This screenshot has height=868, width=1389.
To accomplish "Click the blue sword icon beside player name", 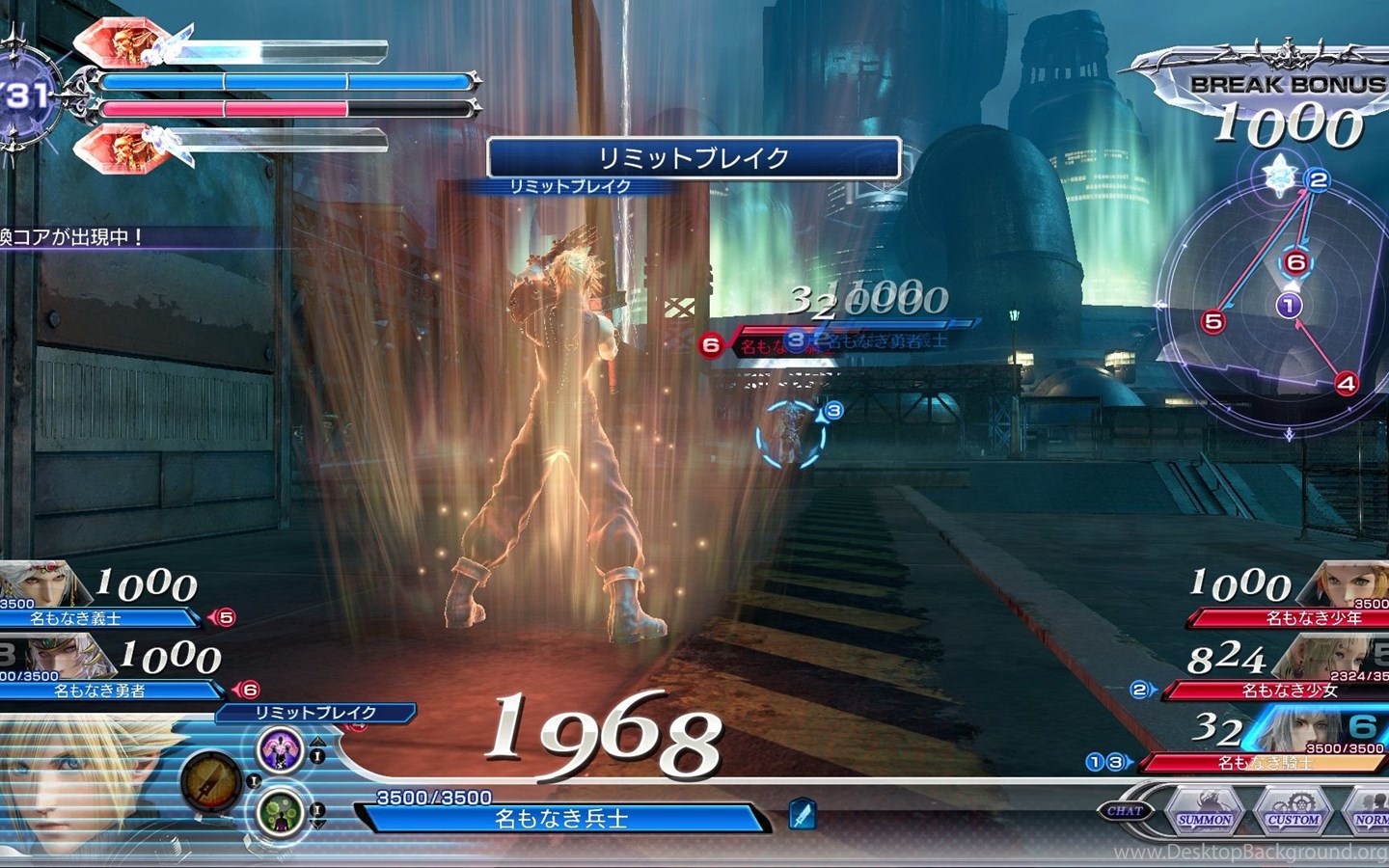I will pyautogui.click(x=802, y=815).
